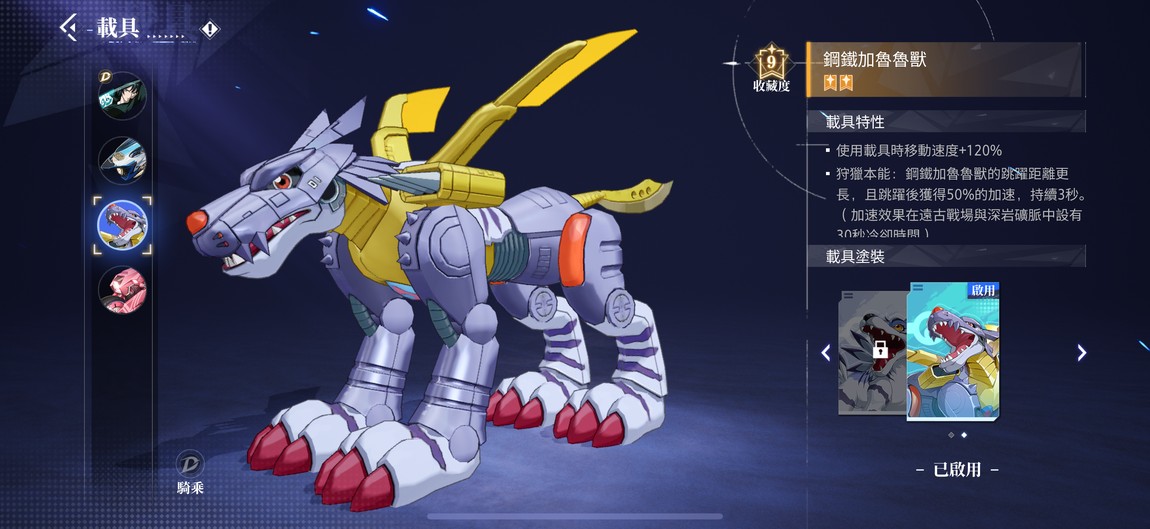Choose the active 啟用 skin card
Viewport: 1150px width, 529px height.
tap(952, 350)
